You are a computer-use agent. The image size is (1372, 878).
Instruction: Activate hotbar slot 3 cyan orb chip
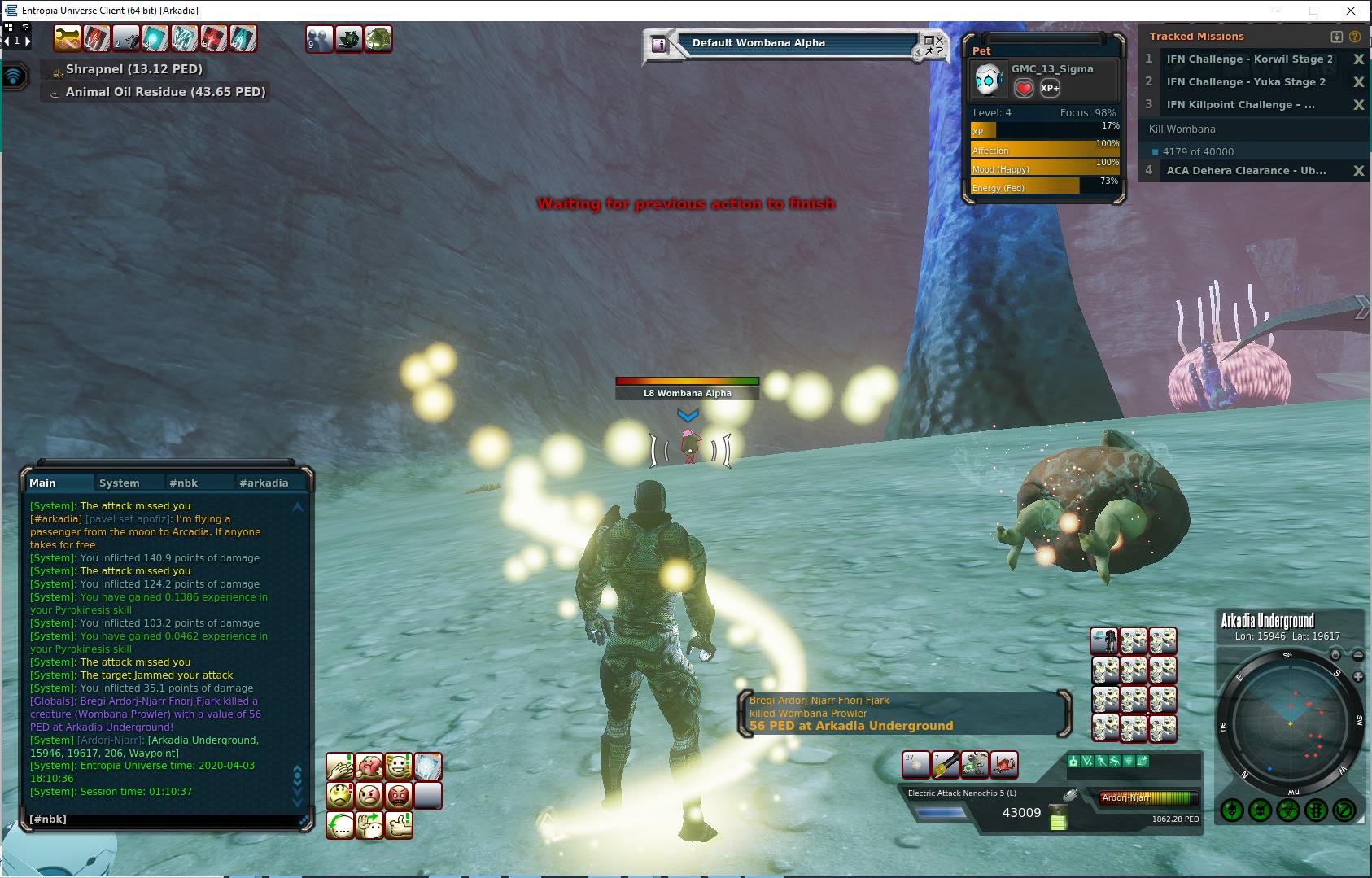click(155, 39)
